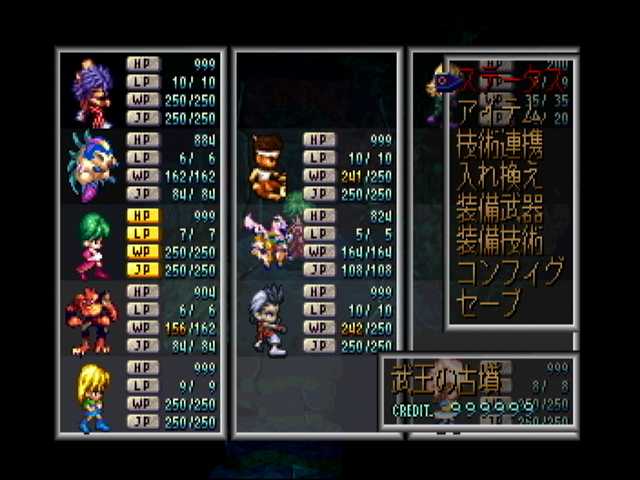Choose セーブ (Save) from the menu
This screenshot has height=480, width=640.
click(490, 304)
